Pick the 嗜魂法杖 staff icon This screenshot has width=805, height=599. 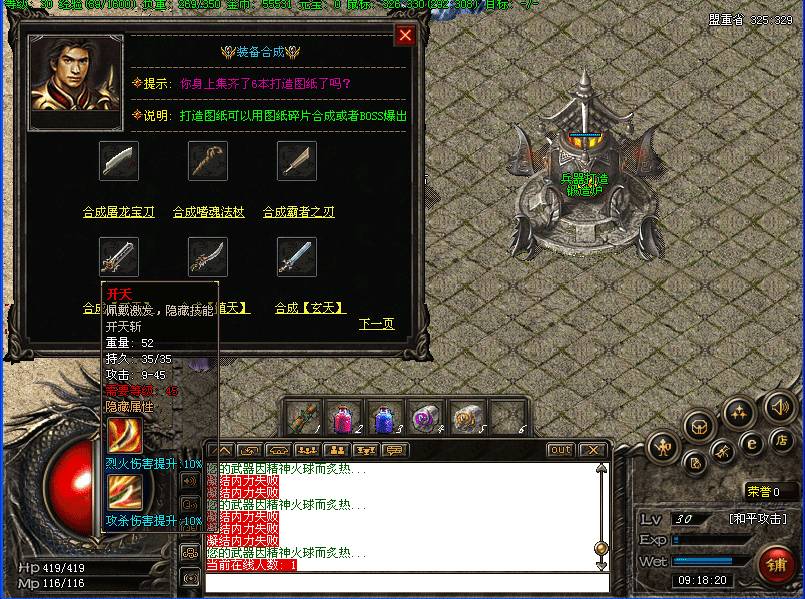pos(208,161)
